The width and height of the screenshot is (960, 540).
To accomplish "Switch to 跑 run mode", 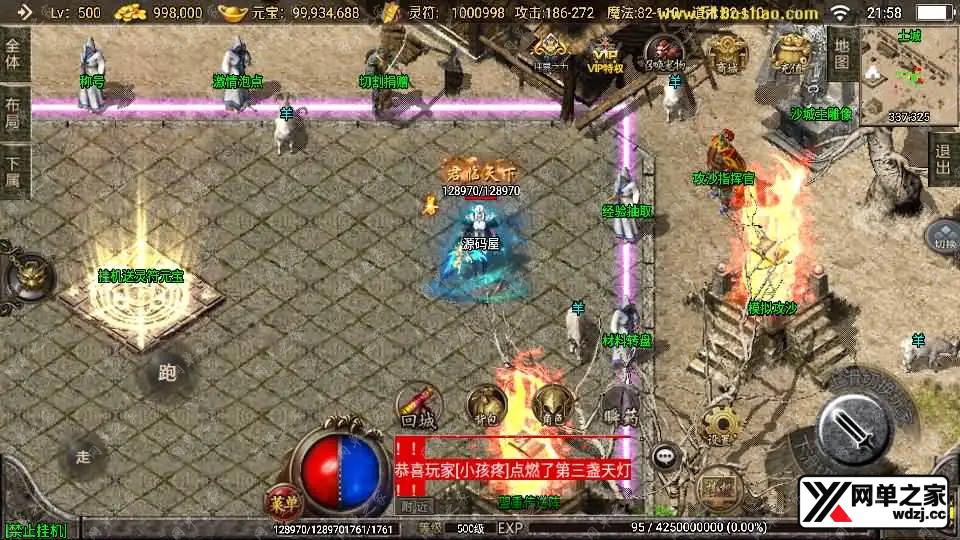I will pos(167,374).
